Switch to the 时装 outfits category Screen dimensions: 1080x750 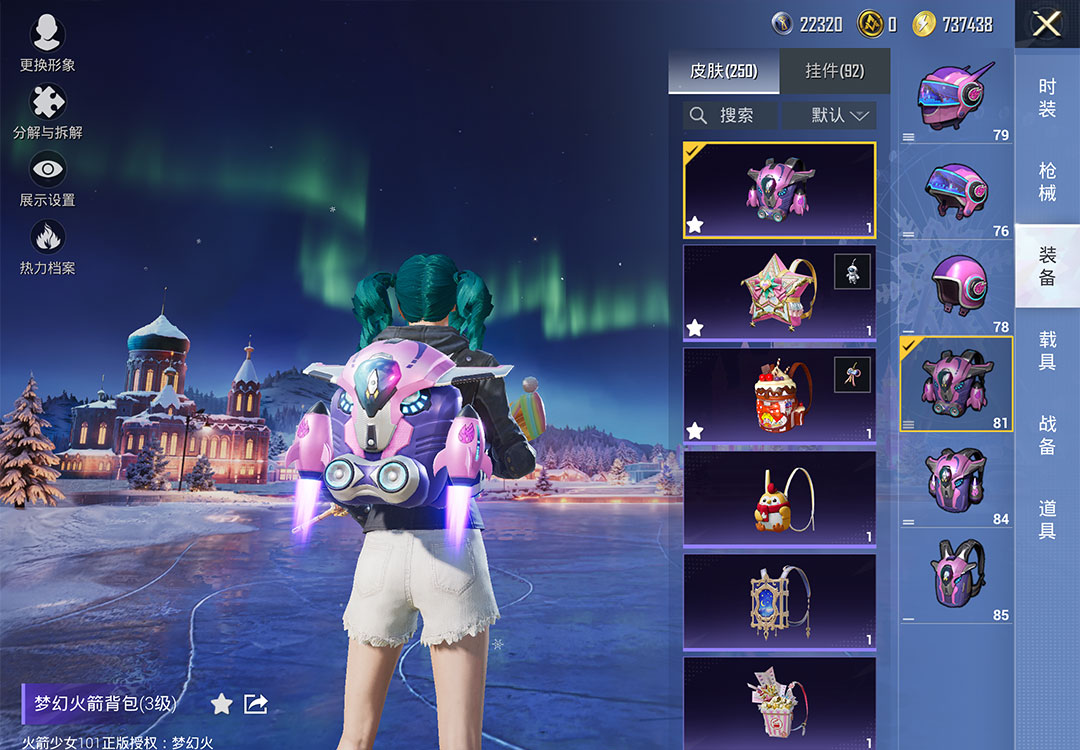pyautogui.click(x=1047, y=98)
